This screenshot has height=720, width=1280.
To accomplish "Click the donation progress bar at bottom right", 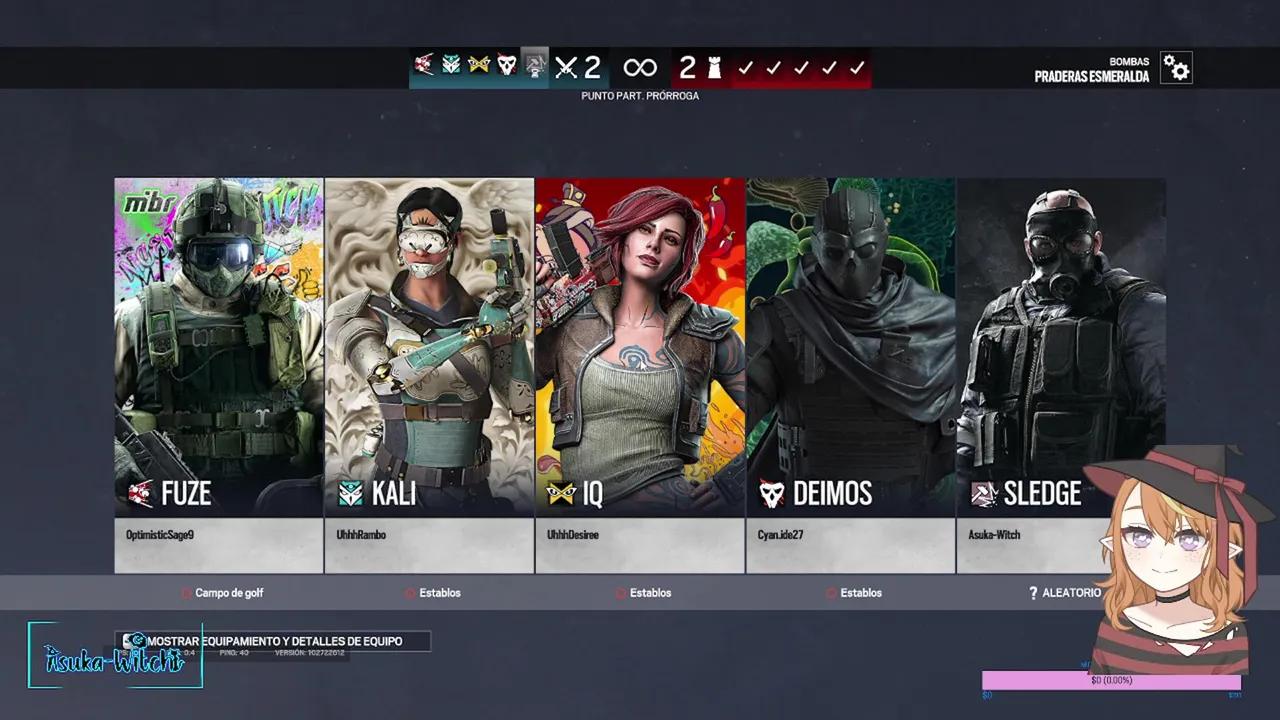I will (x=1110, y=680).
